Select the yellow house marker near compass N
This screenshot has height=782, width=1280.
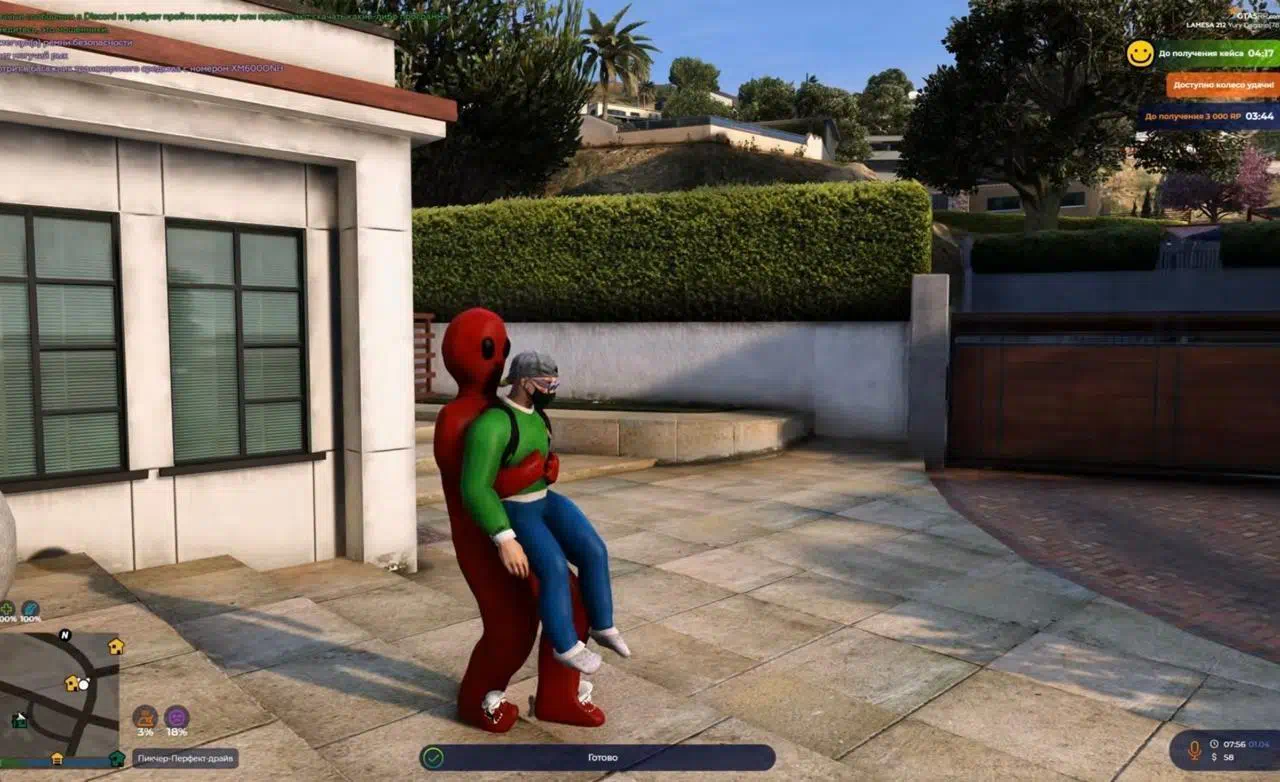(x=116, y=646)
